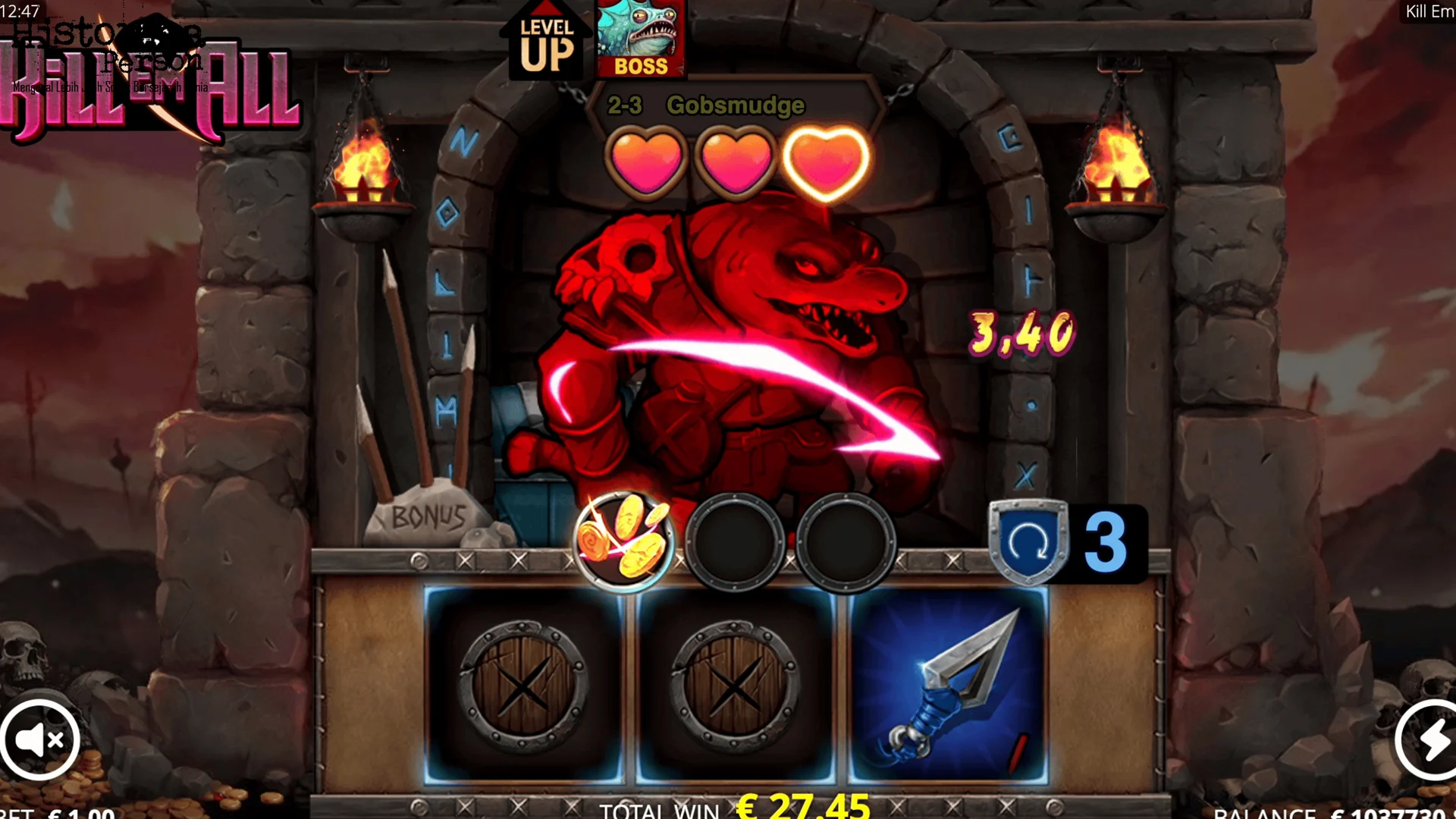Select the blue dagger reel tile
The height and width of the screenshot is (819, 1456).
(948, 686)
